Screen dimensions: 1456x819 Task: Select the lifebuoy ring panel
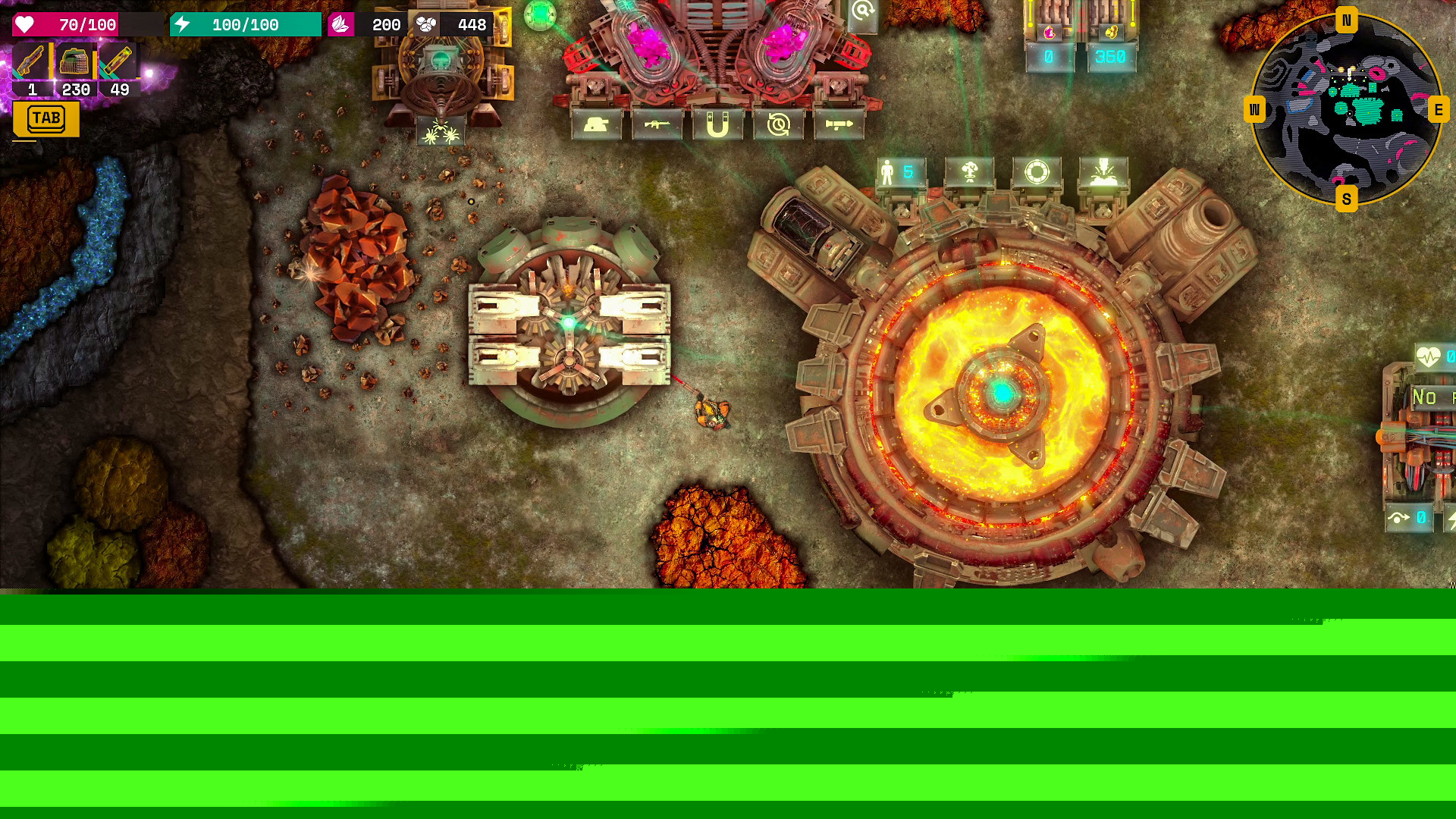pyautogui.click(x=1037, y=173)
